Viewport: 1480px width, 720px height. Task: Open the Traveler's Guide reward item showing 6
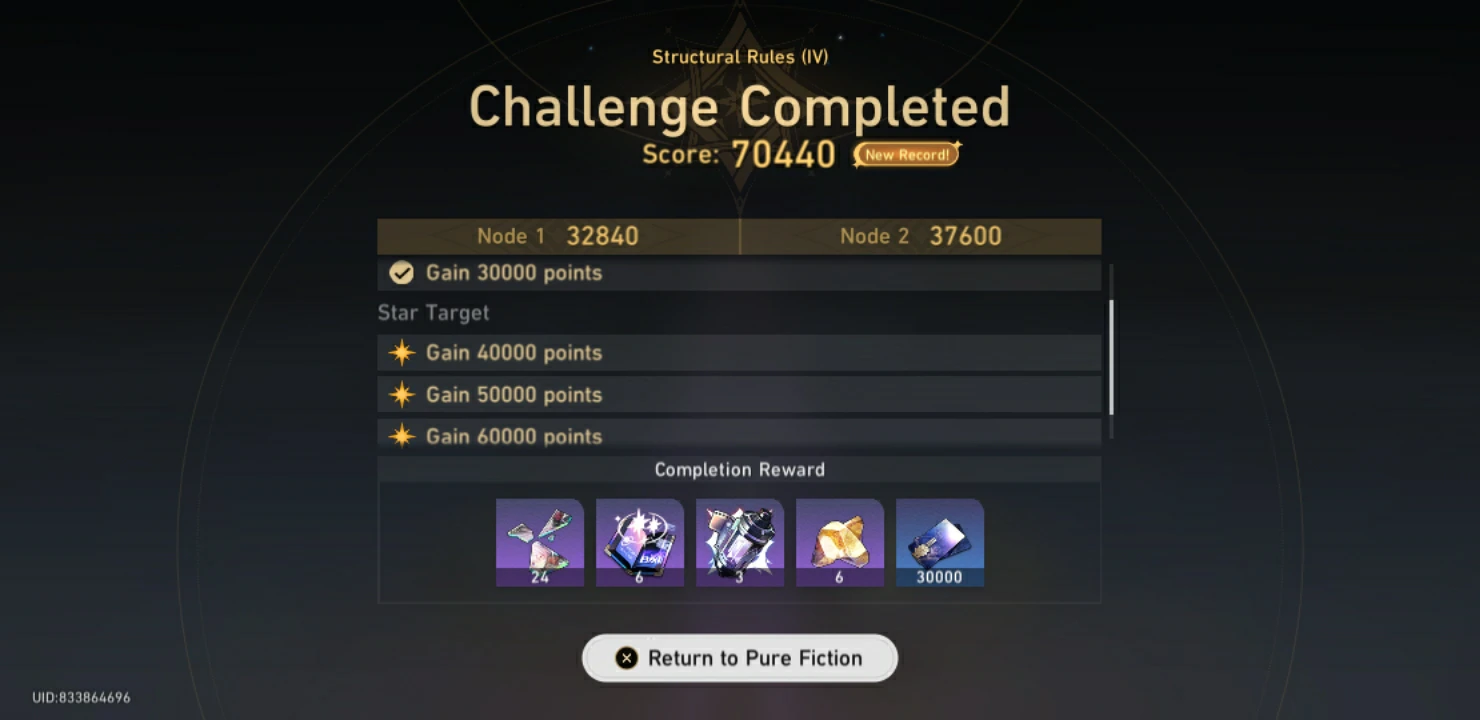point(640,541)
